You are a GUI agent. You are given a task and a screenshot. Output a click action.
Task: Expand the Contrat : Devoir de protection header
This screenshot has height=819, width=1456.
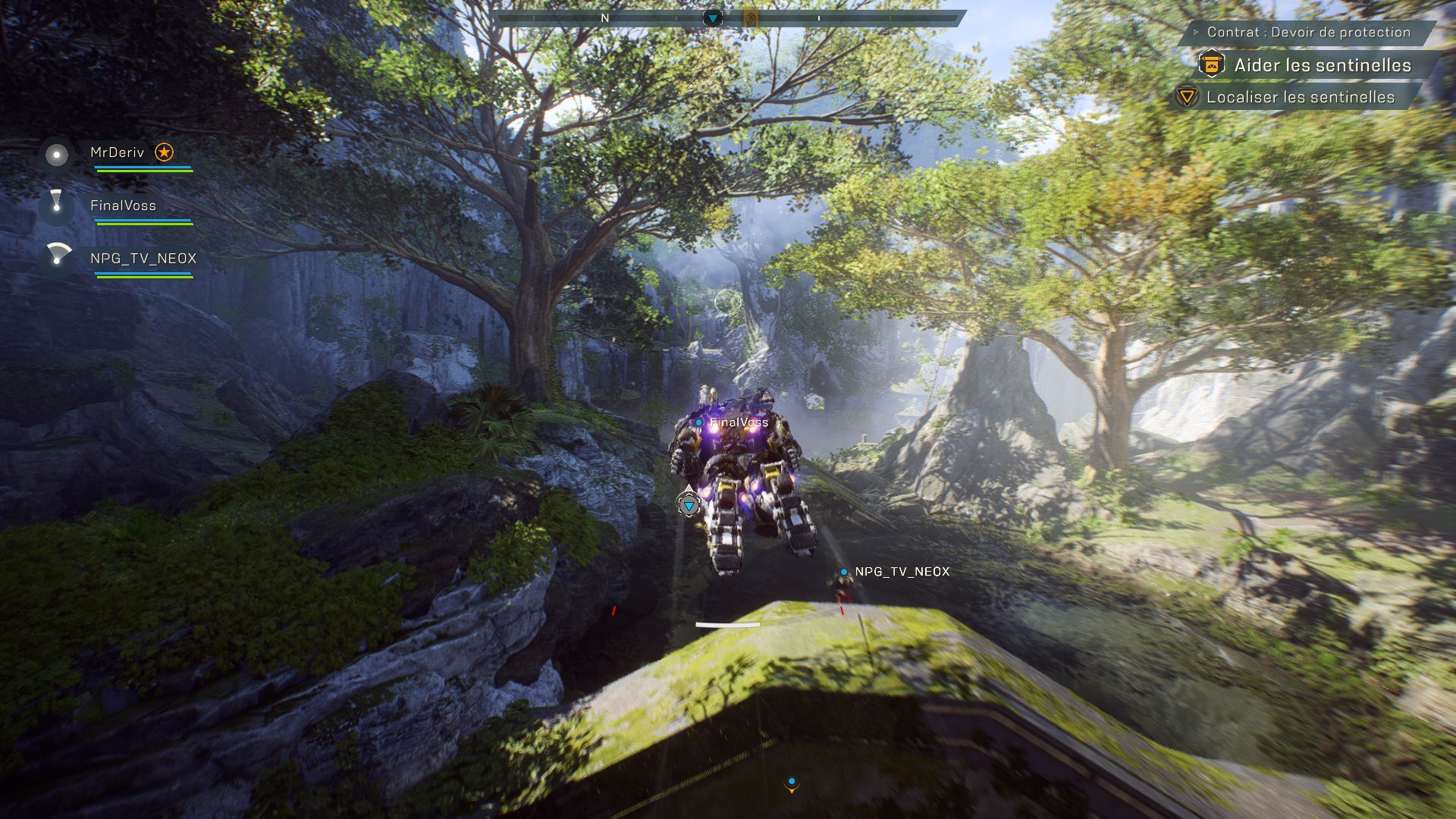click(1307, 32)
